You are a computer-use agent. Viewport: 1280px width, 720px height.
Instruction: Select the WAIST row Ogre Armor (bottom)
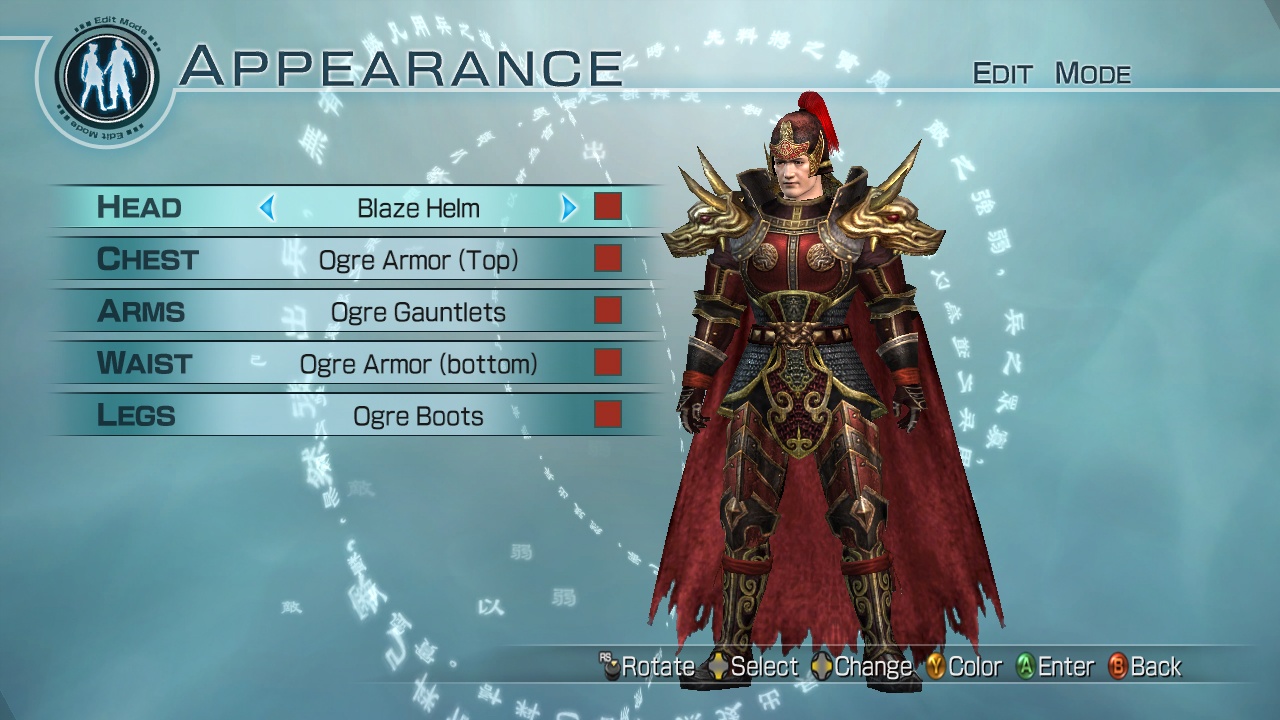pyautogui.click(x=145, y=363)
